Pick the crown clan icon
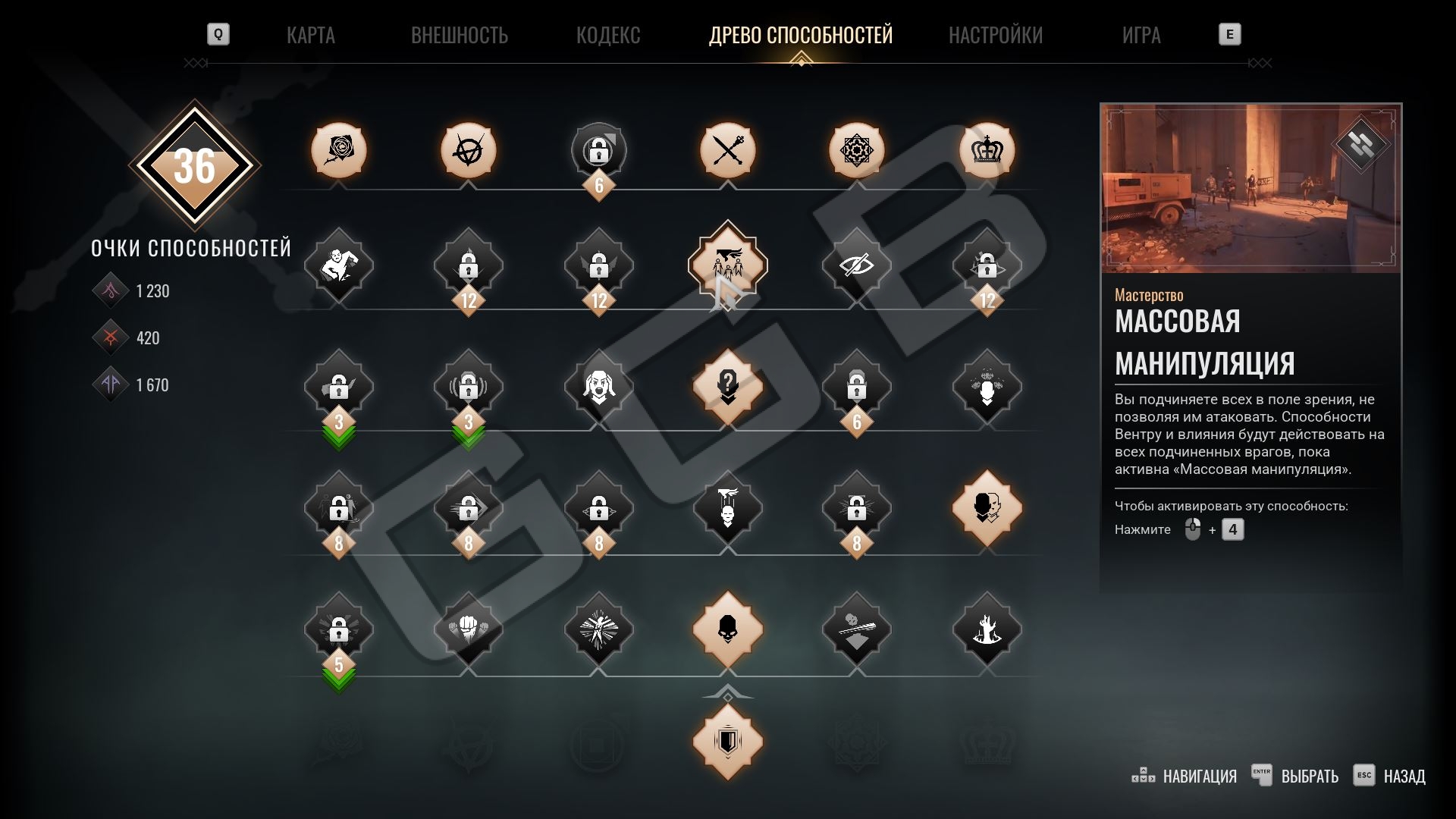 coord(987,150)
